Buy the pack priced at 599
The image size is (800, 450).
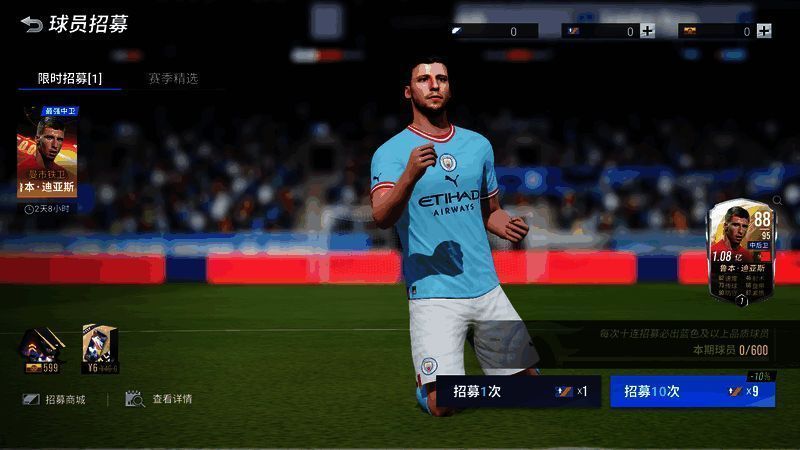click(42, 349)
